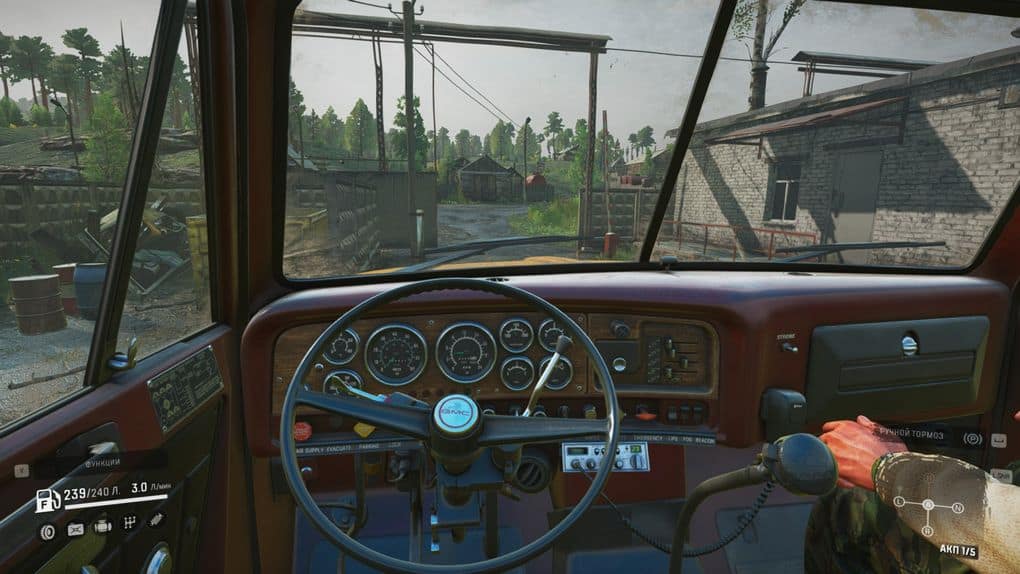
Task: Shift the gearbox to R
Action: click(x=927, y=530)
